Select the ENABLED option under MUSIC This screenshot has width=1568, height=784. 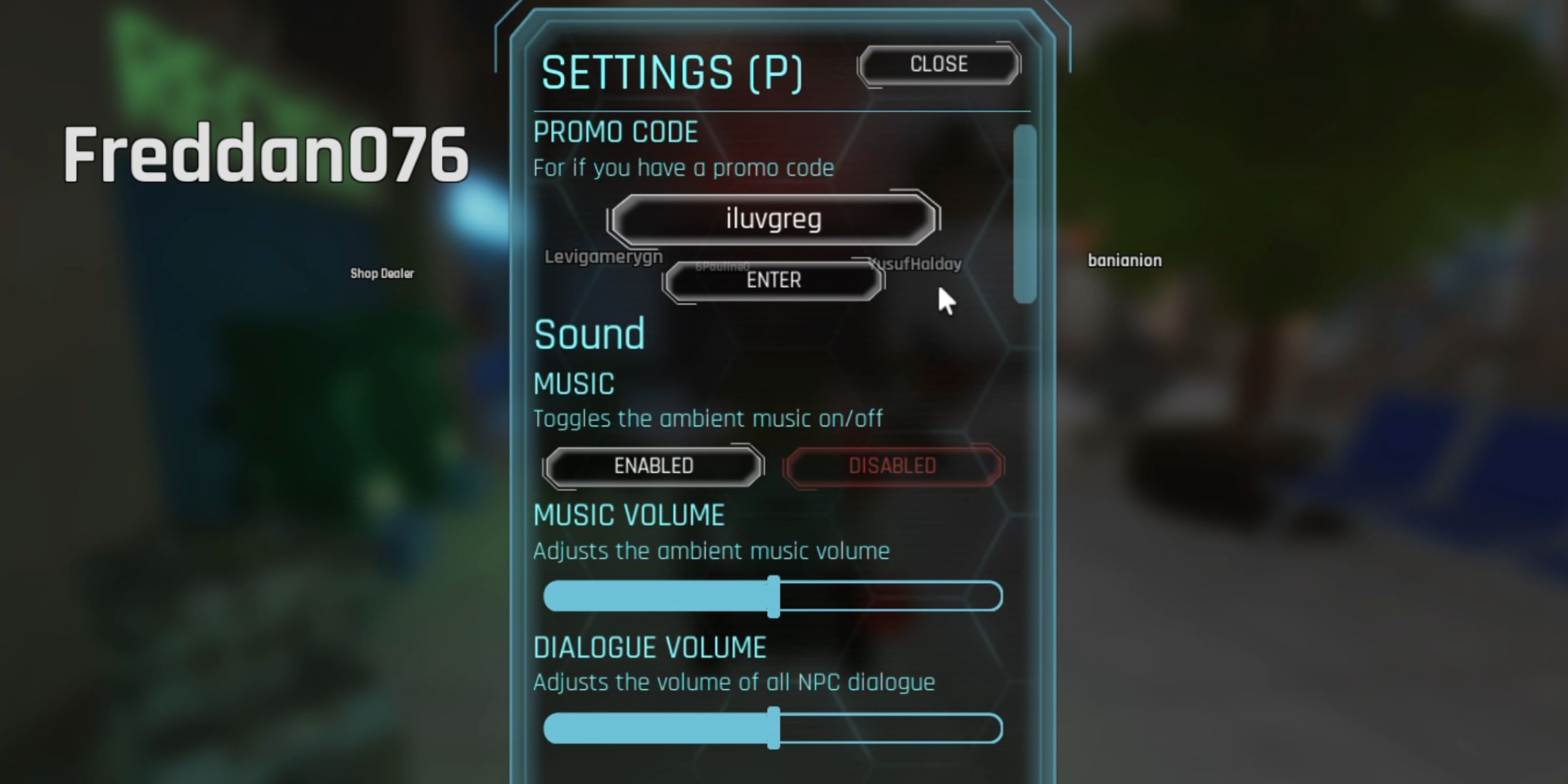click(x=651, y=465)
